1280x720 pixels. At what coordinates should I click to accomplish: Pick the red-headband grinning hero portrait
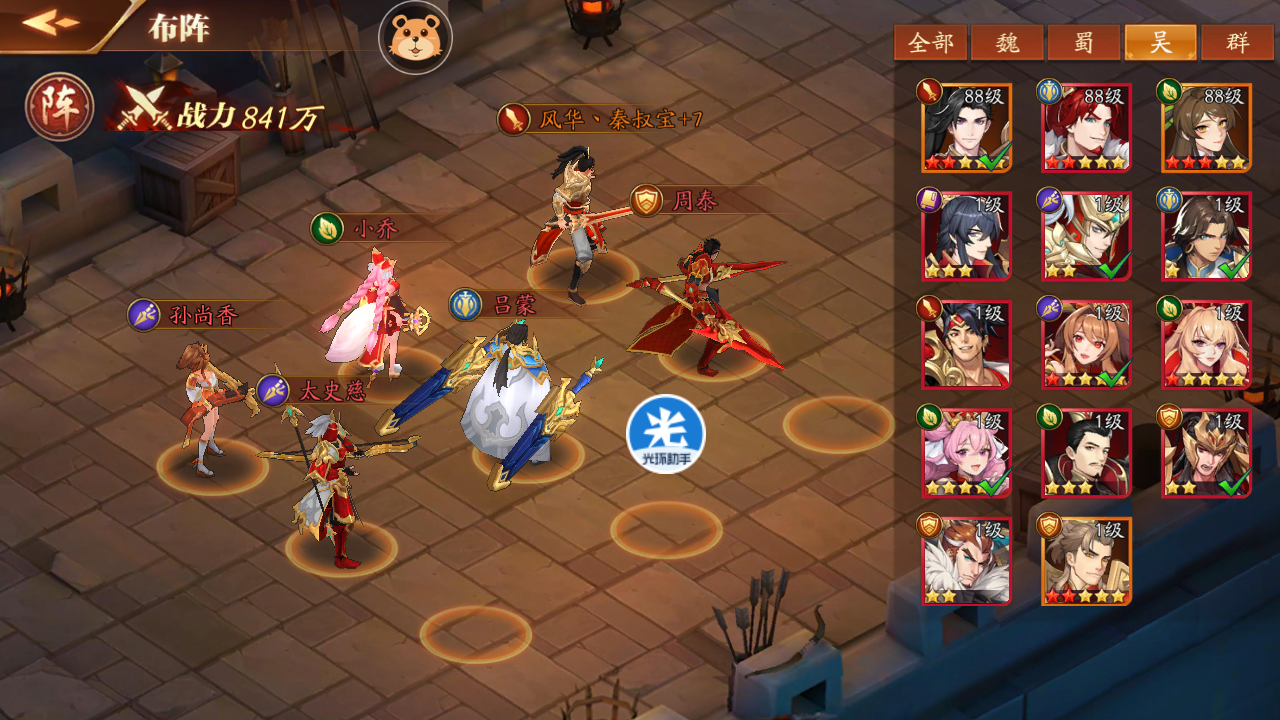pos(966,344)
